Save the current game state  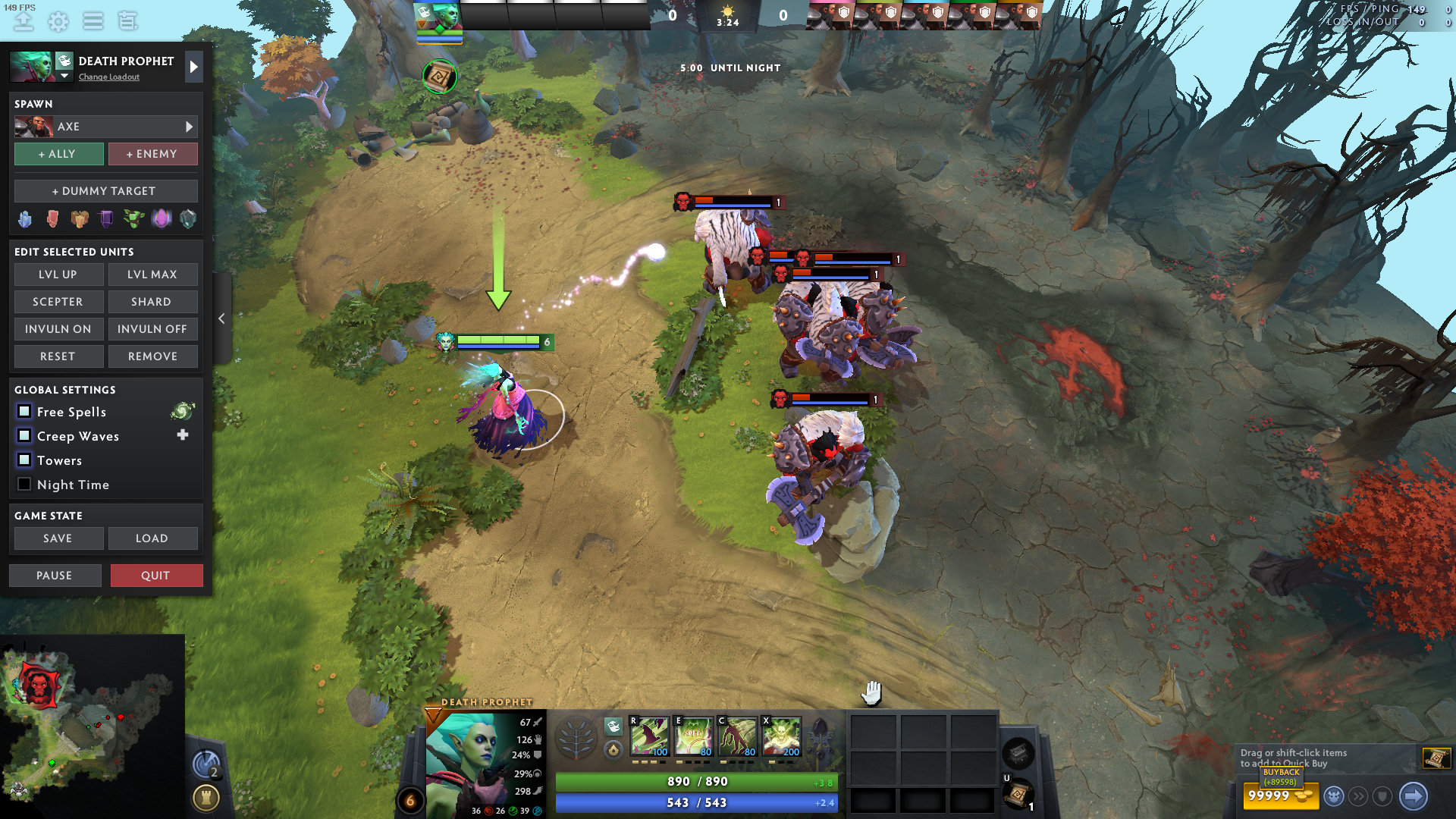click(58, 538)
